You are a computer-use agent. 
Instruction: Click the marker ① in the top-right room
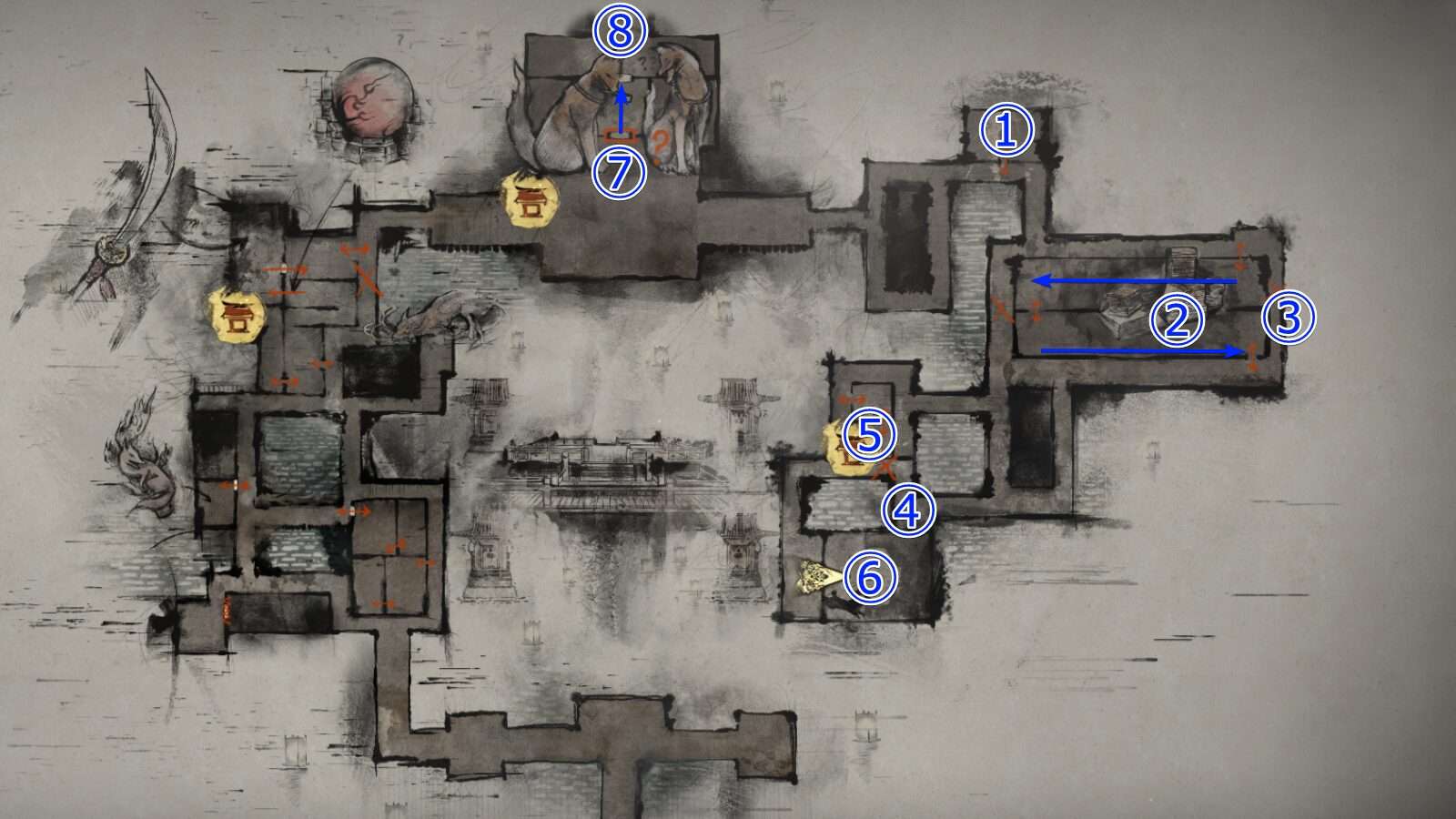1005,130
